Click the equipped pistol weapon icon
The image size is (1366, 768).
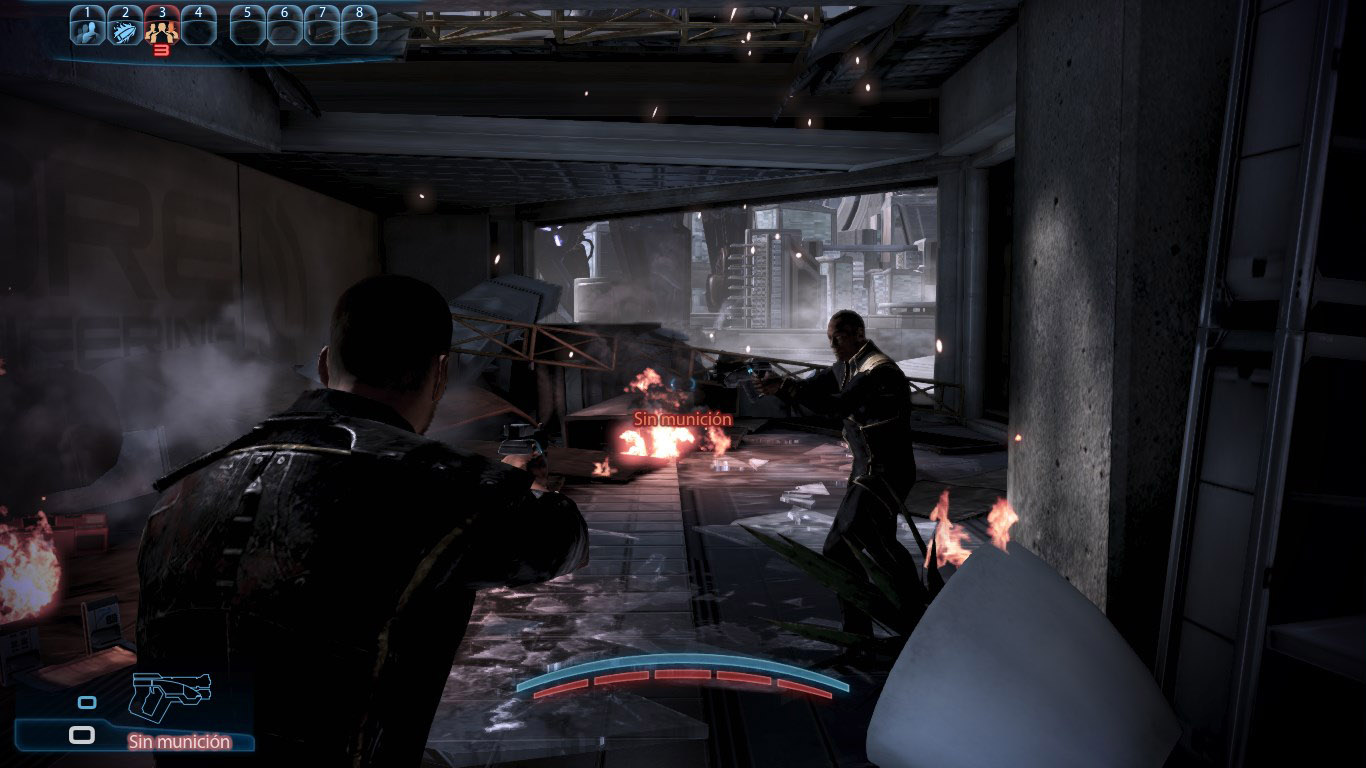click(x=170, y=695)
